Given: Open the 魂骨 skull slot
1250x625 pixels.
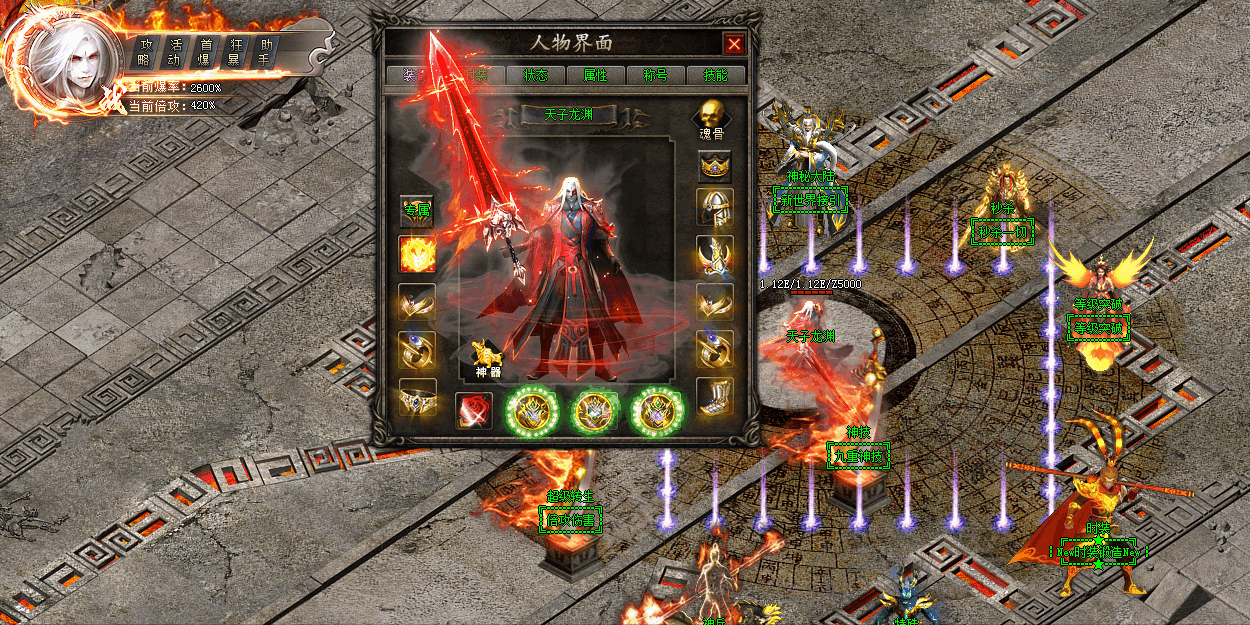Looking at the screenshot, I should [x=712, y=116].
